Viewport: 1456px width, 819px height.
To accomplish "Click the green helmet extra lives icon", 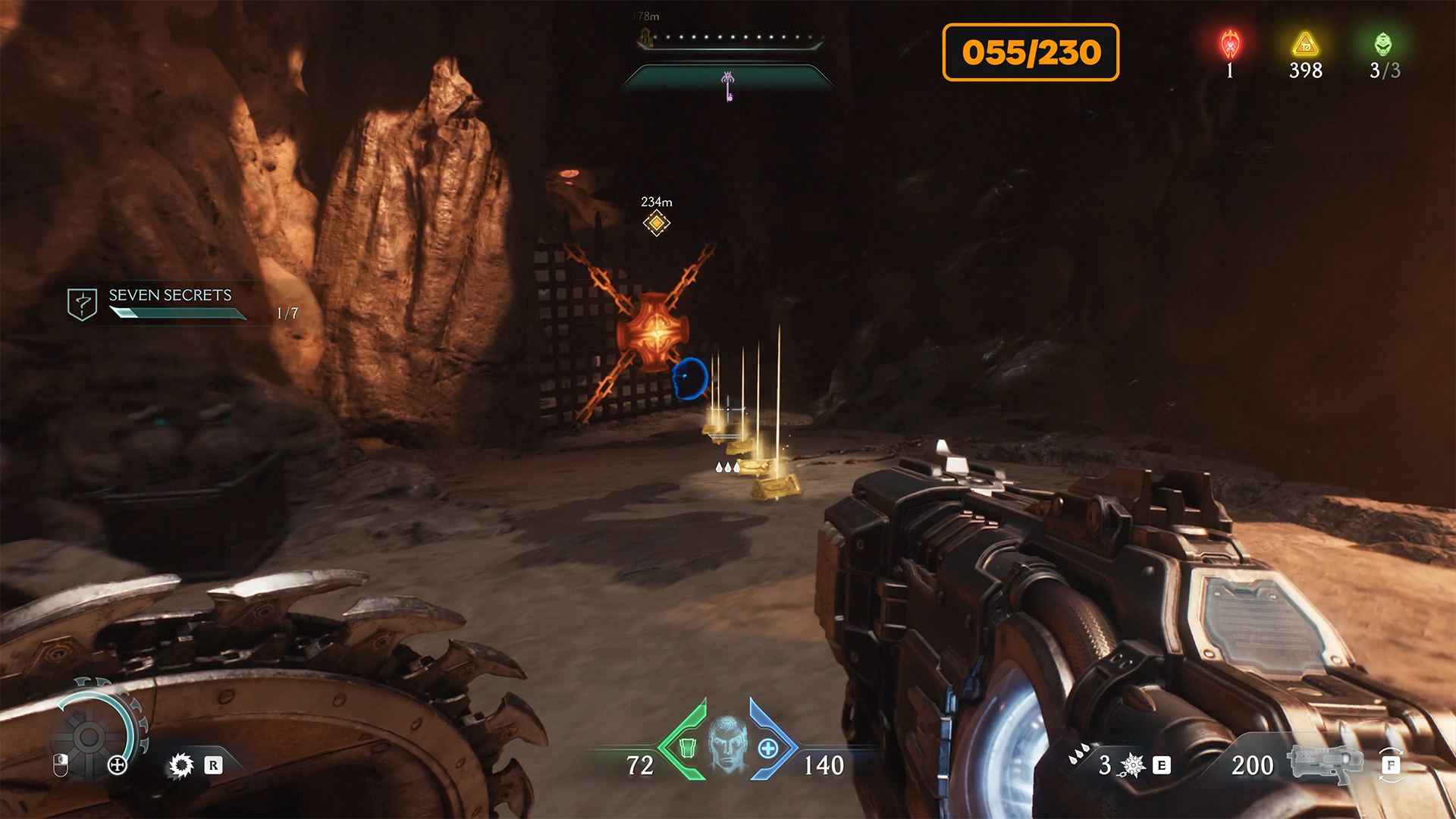I will pyautogui.click(x=1383, y=44).
